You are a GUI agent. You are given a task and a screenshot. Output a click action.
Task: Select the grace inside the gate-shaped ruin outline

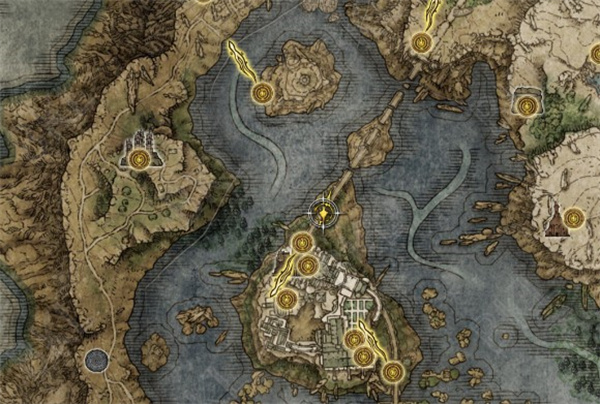point(526,103)
